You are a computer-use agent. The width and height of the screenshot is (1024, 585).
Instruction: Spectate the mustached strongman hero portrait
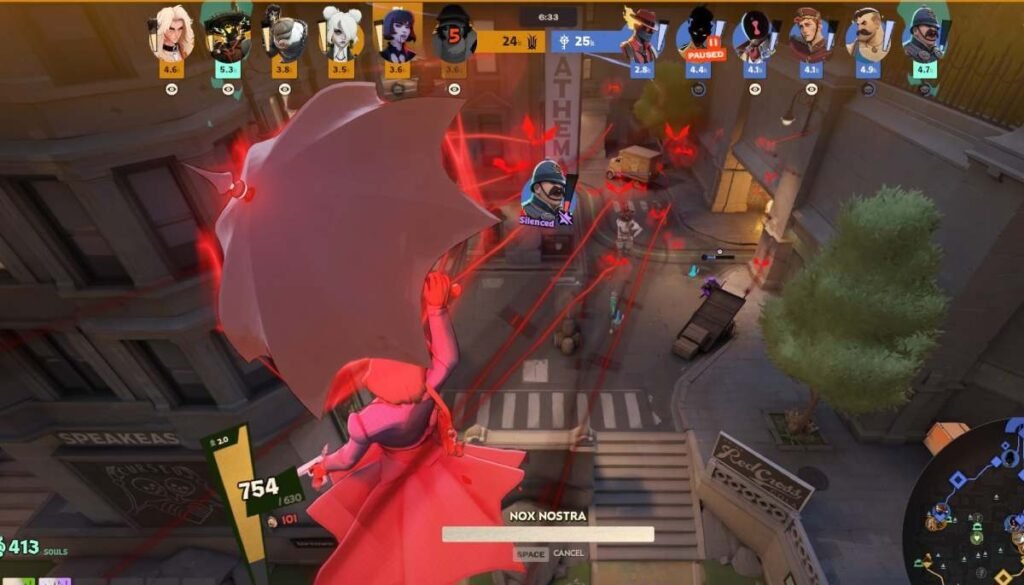pos(866,36)
